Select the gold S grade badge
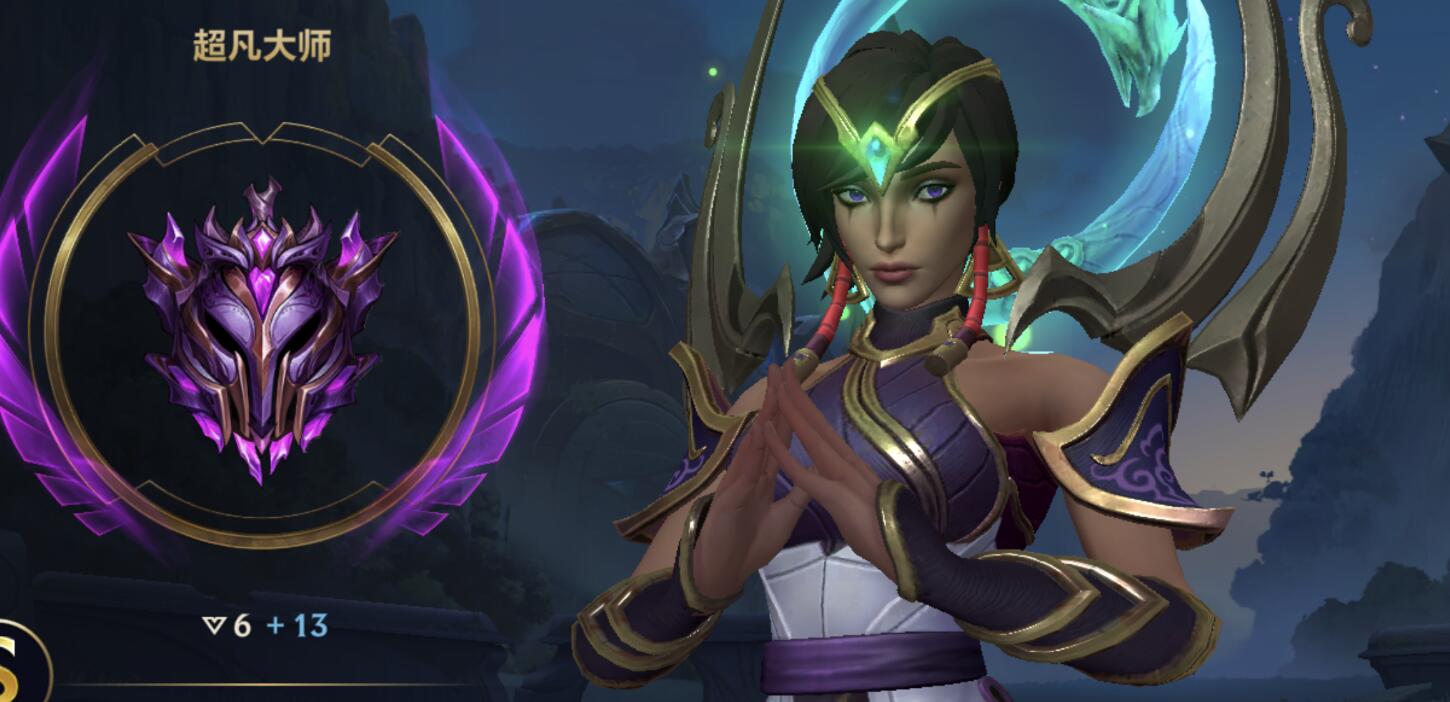Viewport: 1450px width, 702px height. [x=17, y=667]
